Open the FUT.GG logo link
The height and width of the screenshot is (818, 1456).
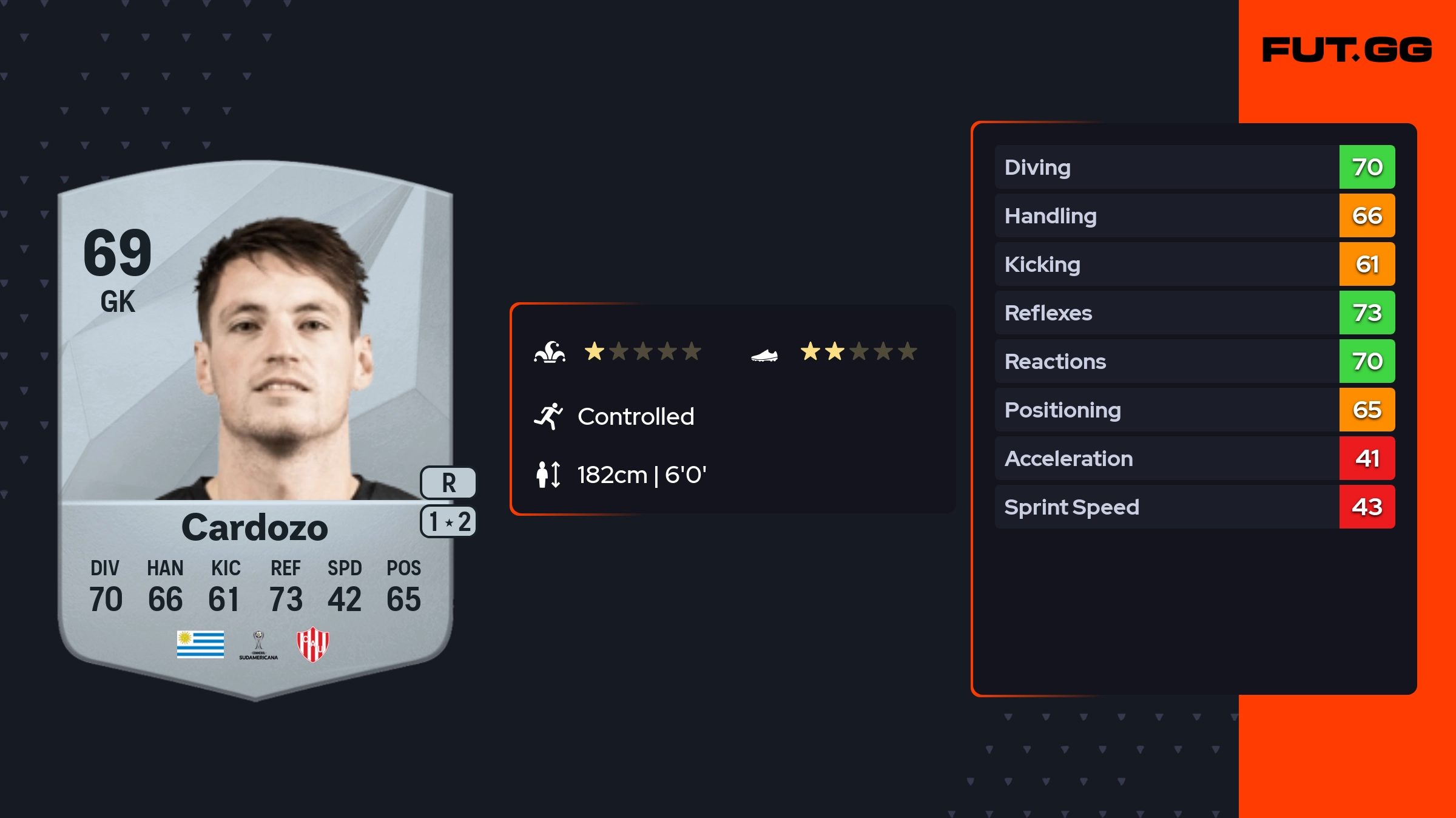1347,50
